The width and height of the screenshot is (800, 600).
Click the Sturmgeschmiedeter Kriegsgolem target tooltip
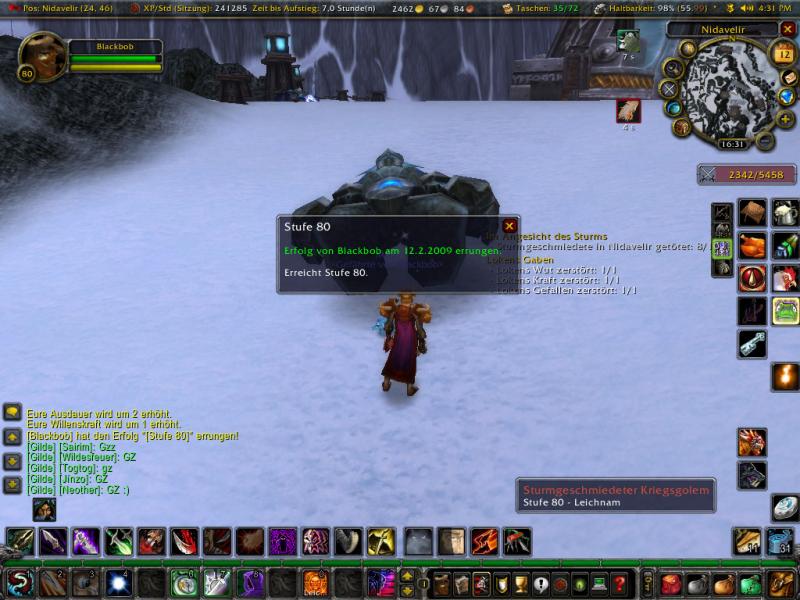617,496
